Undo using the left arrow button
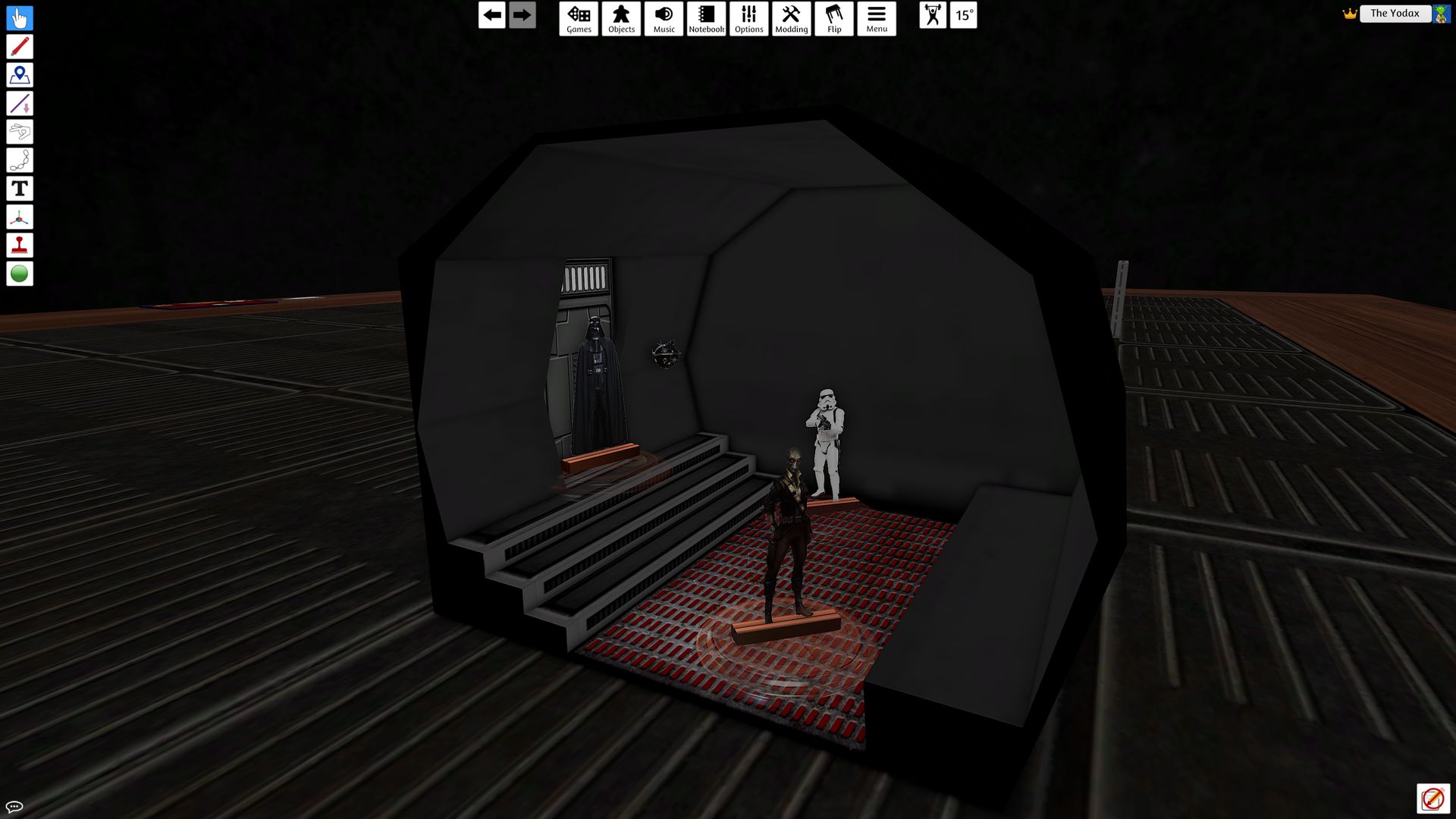 (491, 14)
